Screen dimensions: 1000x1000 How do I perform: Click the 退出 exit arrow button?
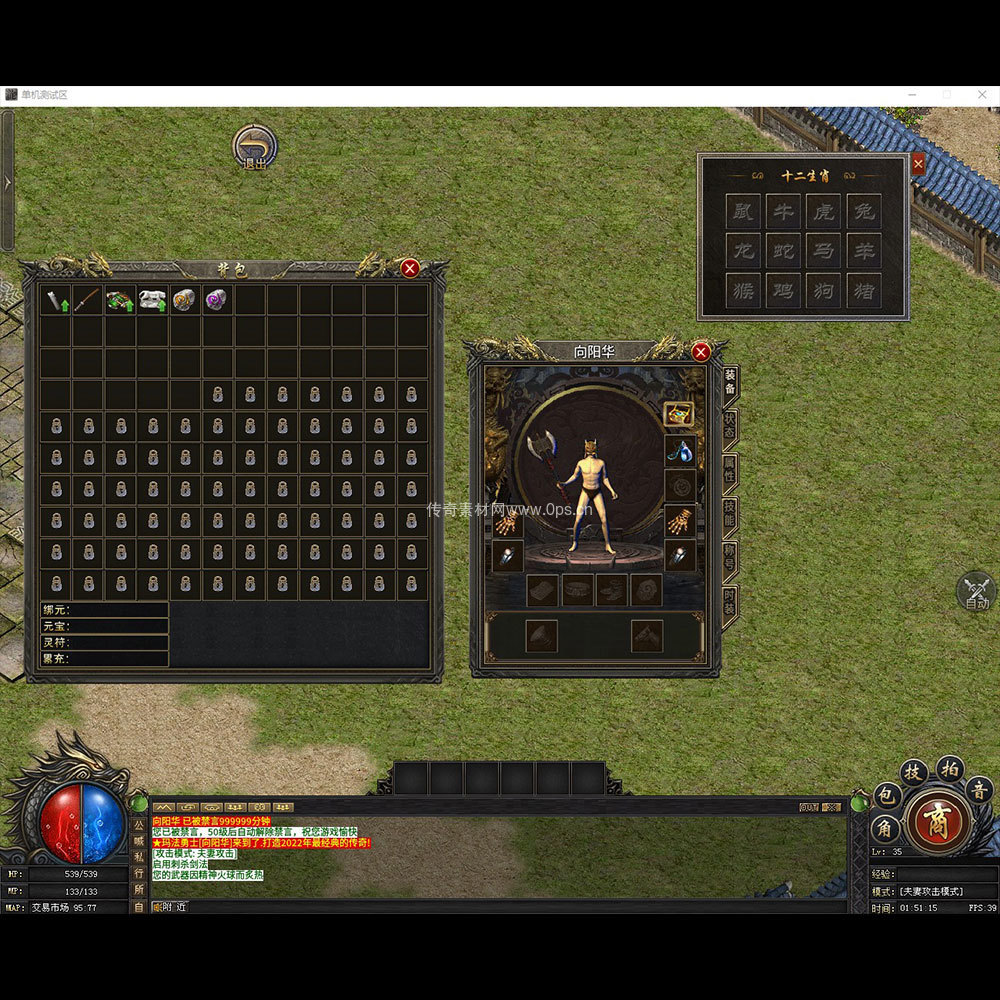pos(255,147)
